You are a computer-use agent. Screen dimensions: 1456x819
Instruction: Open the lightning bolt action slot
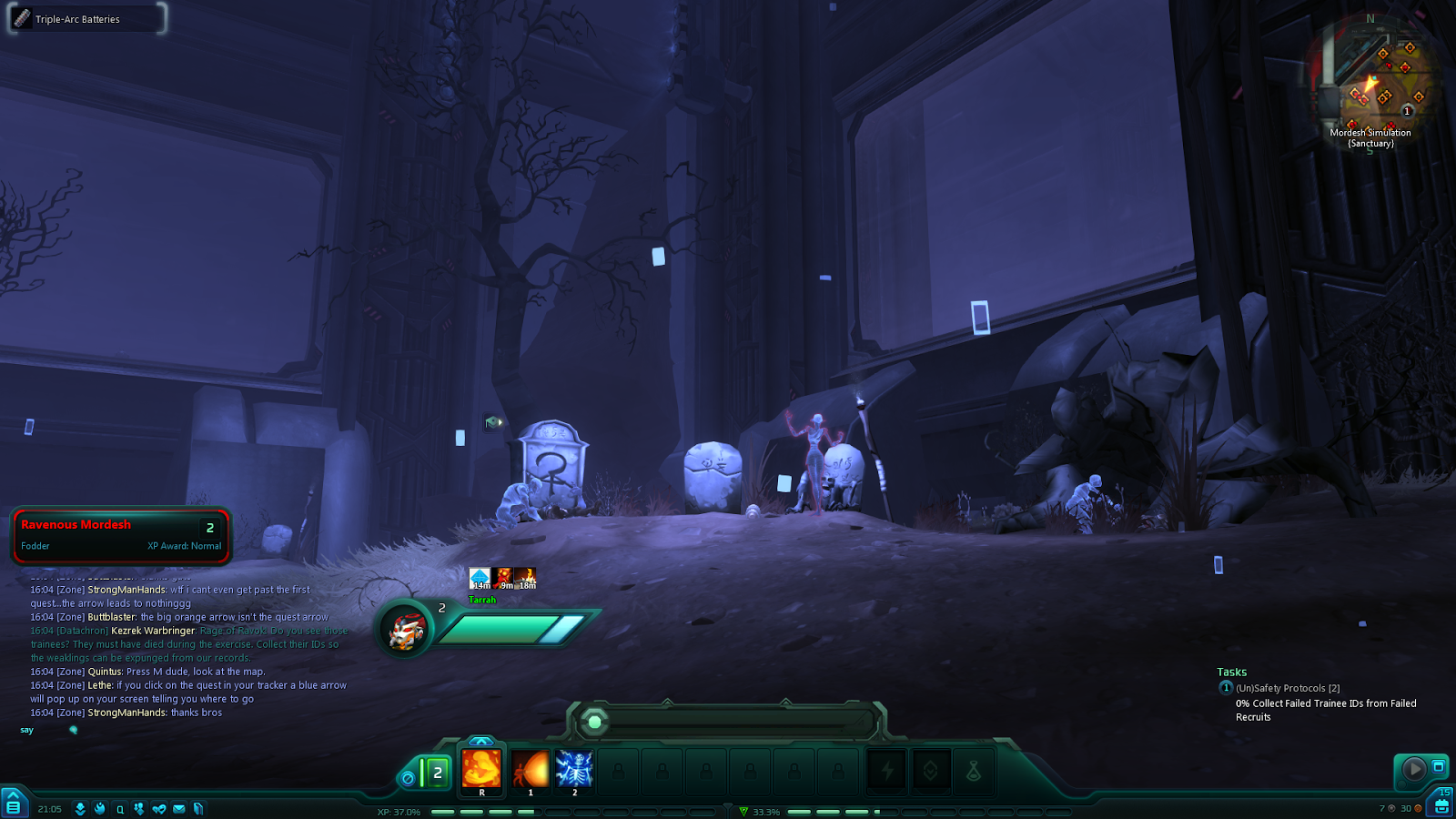[x=887, y=771]
